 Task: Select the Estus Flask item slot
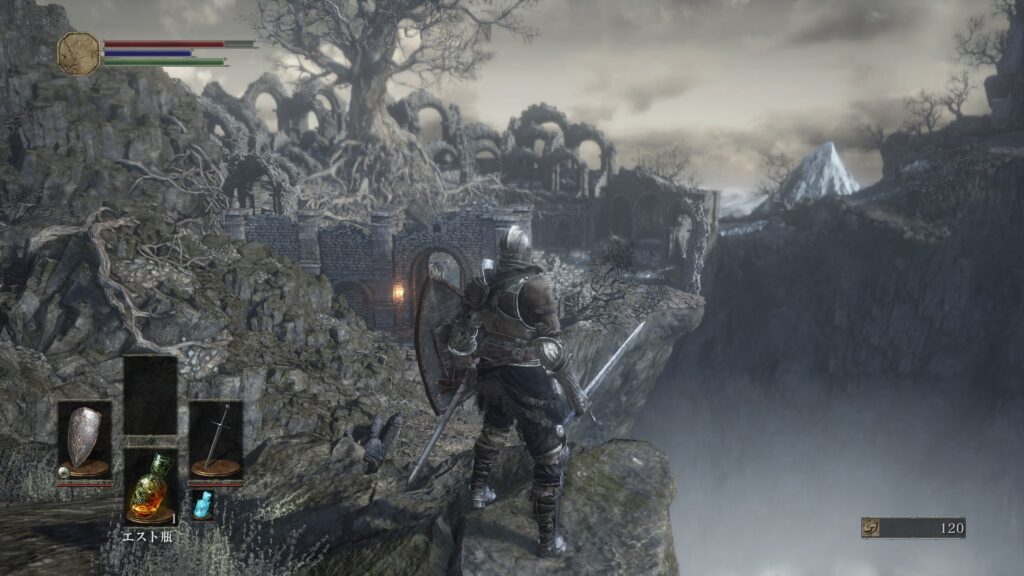[149, 486]
